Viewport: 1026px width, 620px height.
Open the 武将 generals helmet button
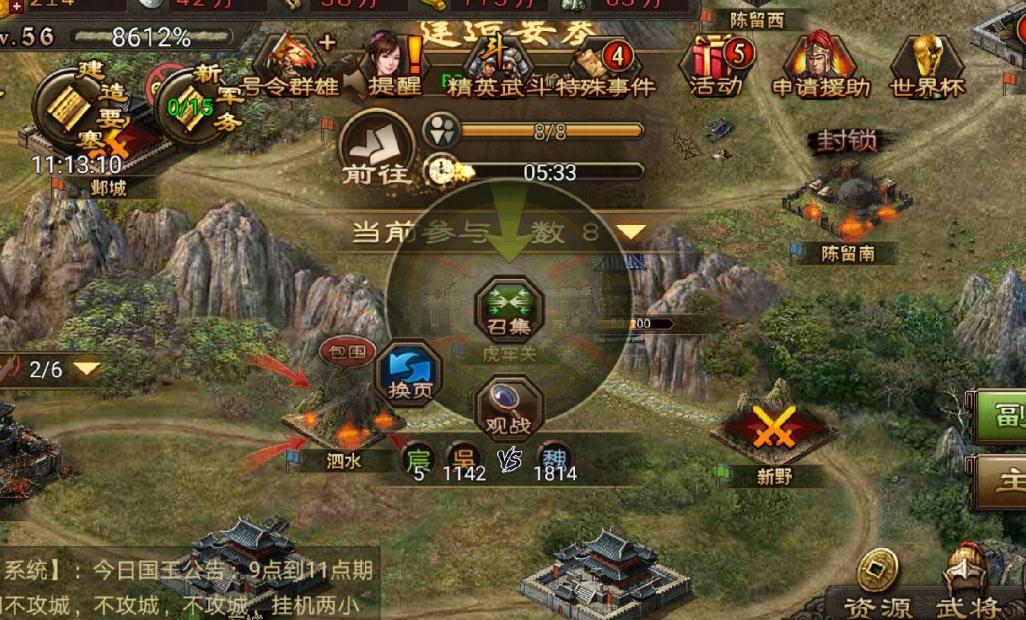click(x=968, y=585)
